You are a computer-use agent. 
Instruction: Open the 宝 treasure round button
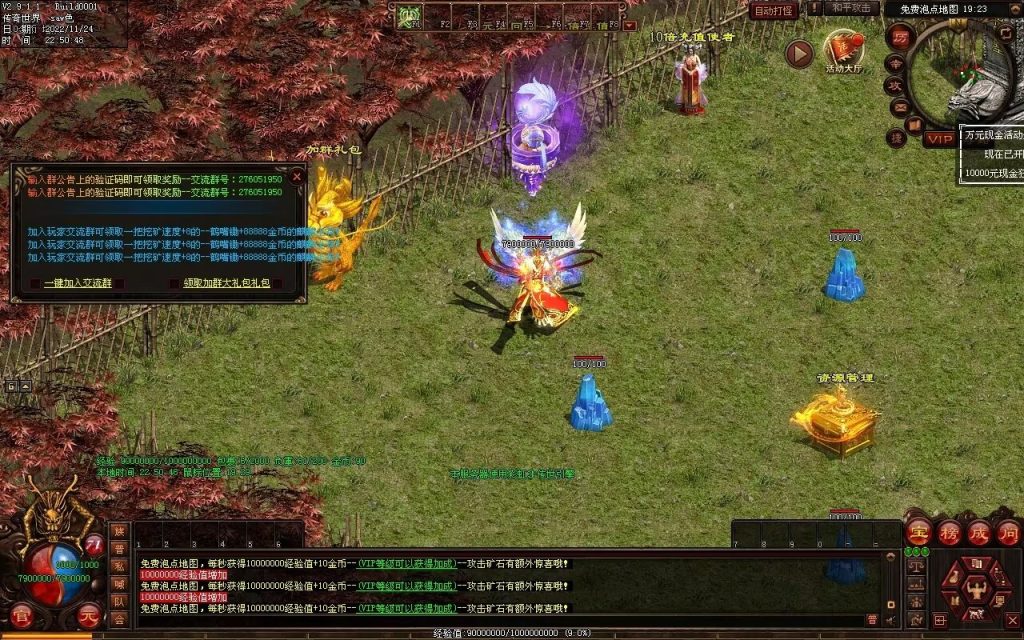[918, 533]
